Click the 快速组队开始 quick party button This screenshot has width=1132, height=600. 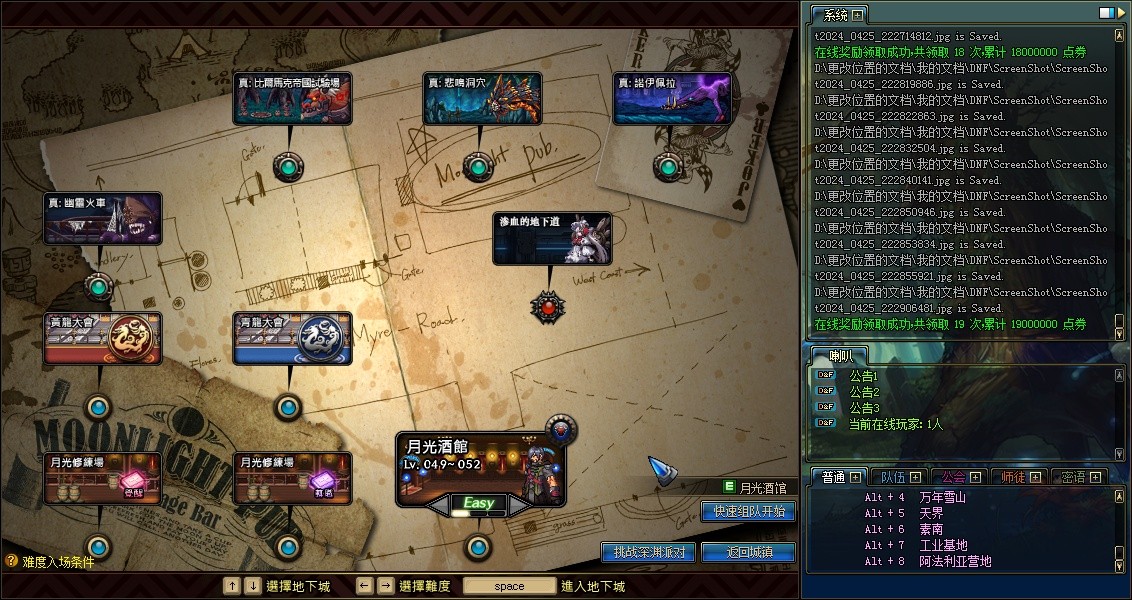click(749, 511)
